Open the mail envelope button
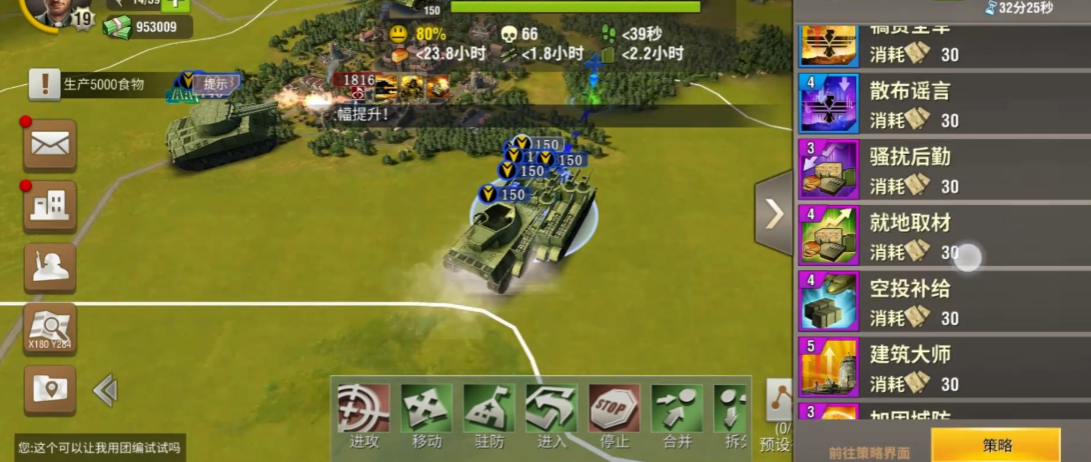Screen dimensions: 1091x462 (49, 144)
